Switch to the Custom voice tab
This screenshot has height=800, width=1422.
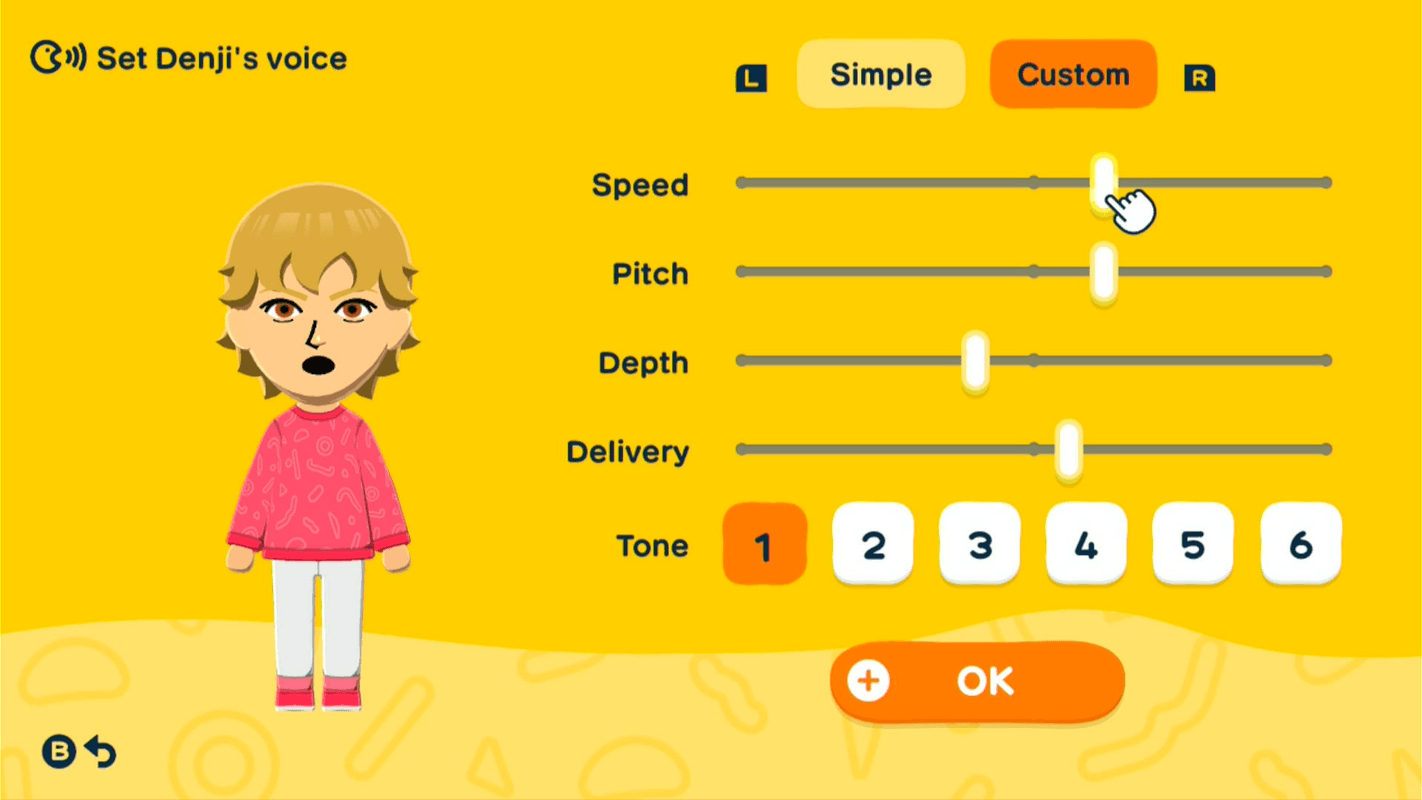pos(1072,73)
